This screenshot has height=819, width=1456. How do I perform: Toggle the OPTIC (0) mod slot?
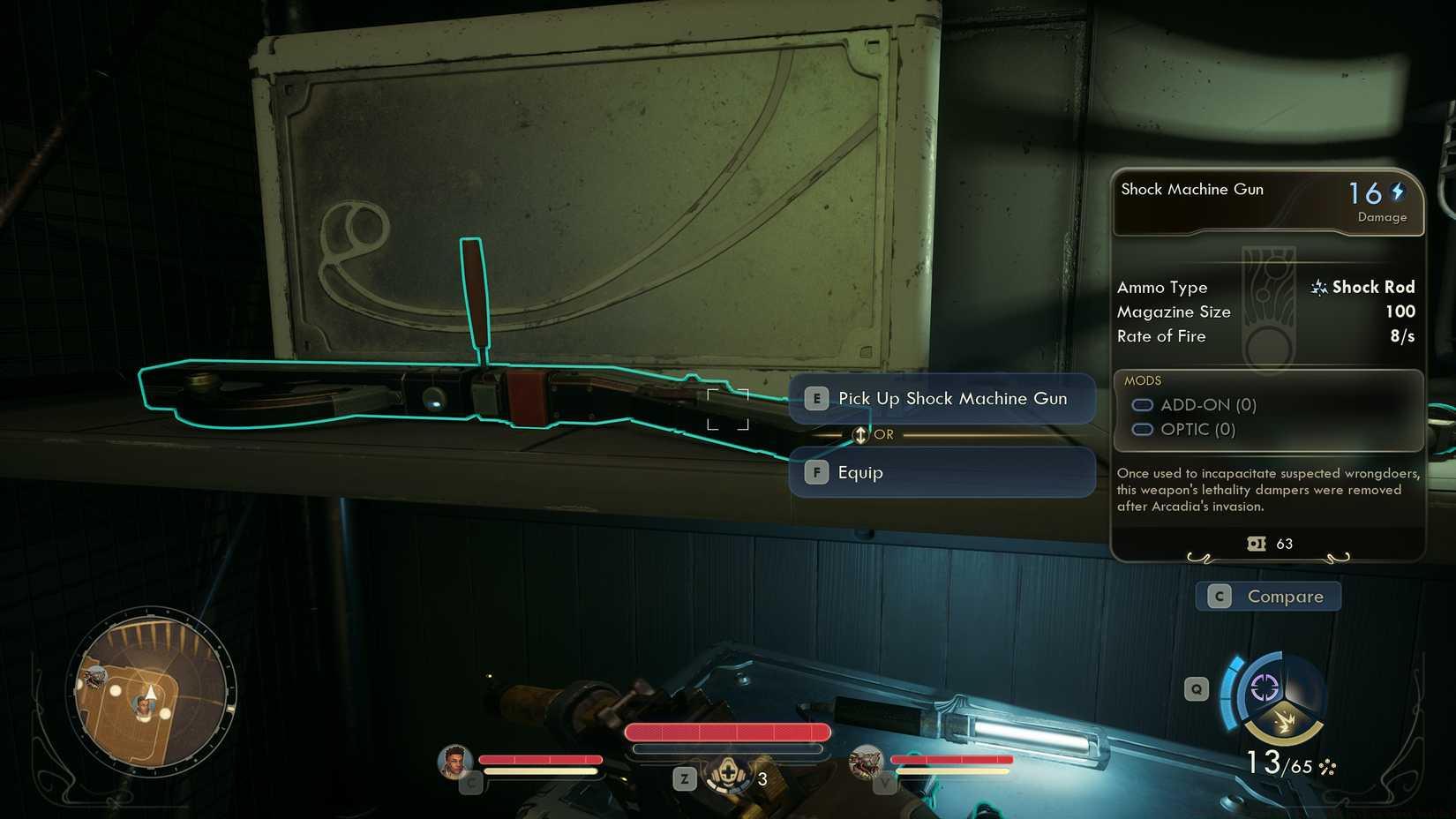pos(1144,429)
